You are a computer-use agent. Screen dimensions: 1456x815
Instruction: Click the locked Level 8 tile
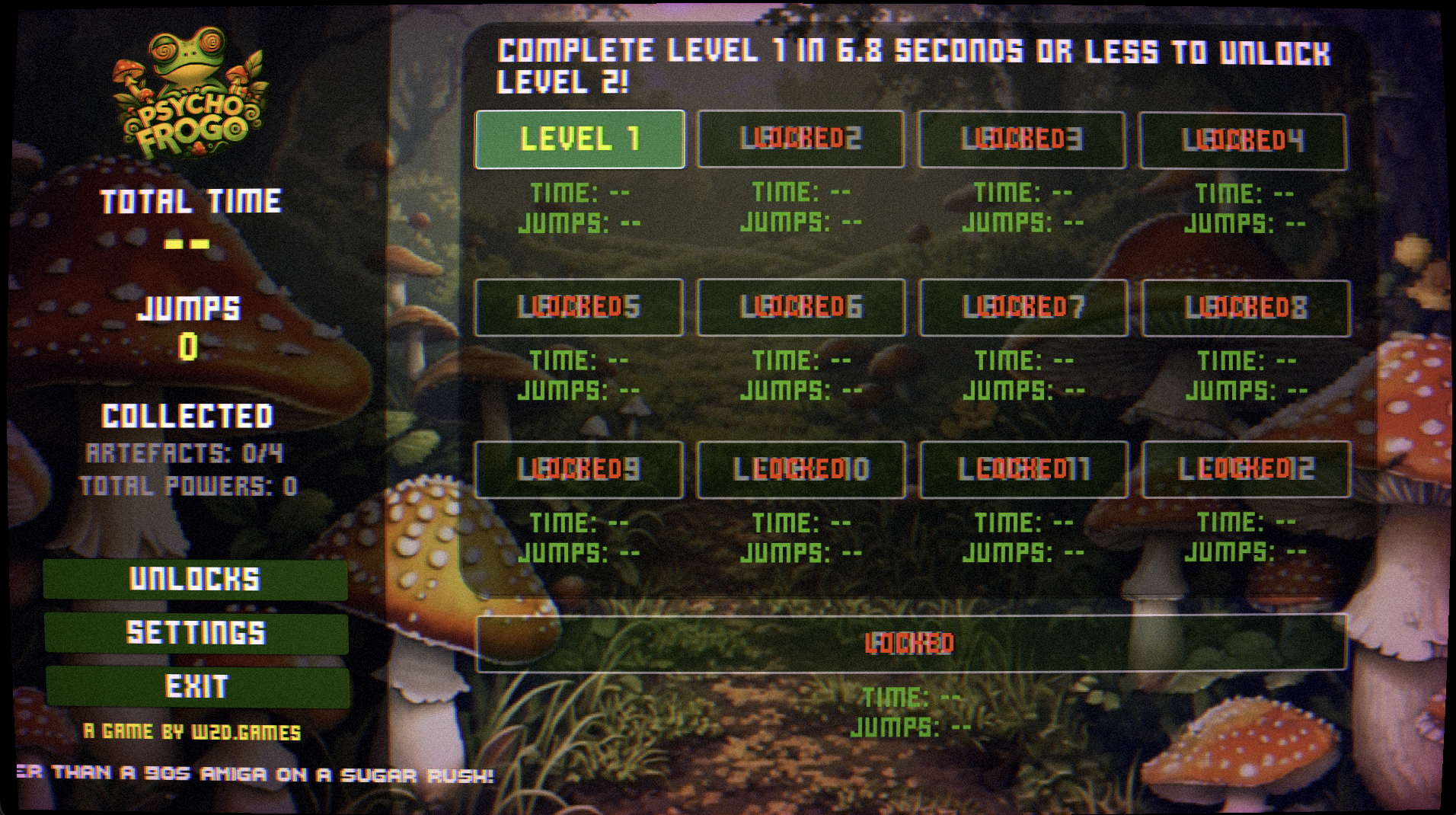[1246, 308]
